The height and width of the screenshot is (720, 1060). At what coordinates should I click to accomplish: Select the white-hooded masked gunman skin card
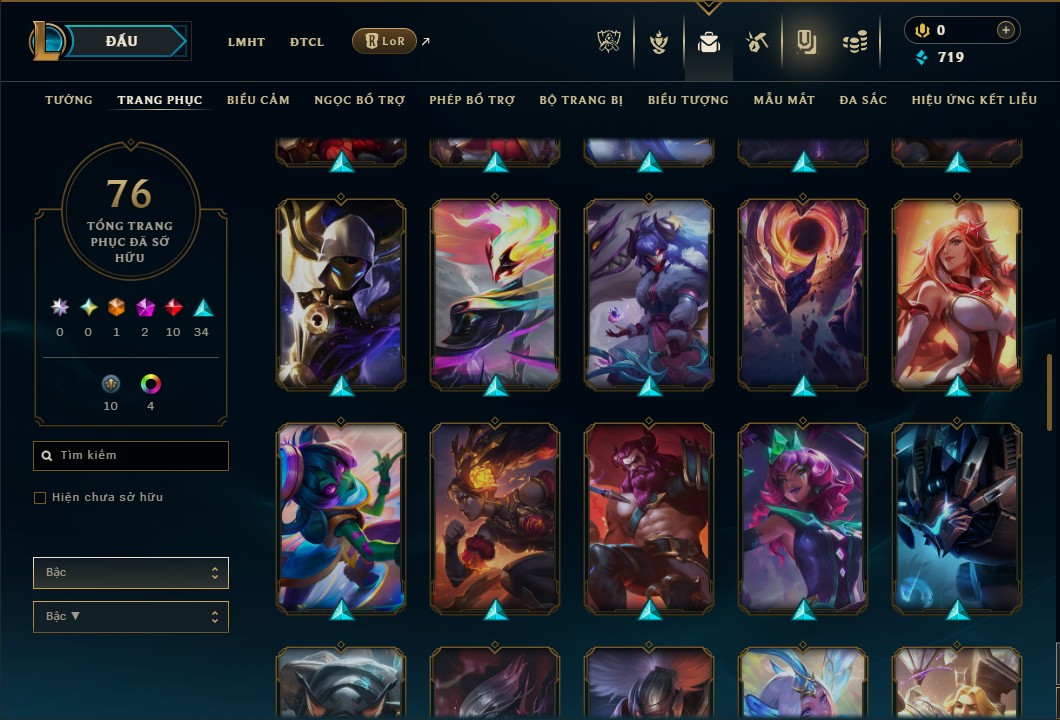click(341, 292)
